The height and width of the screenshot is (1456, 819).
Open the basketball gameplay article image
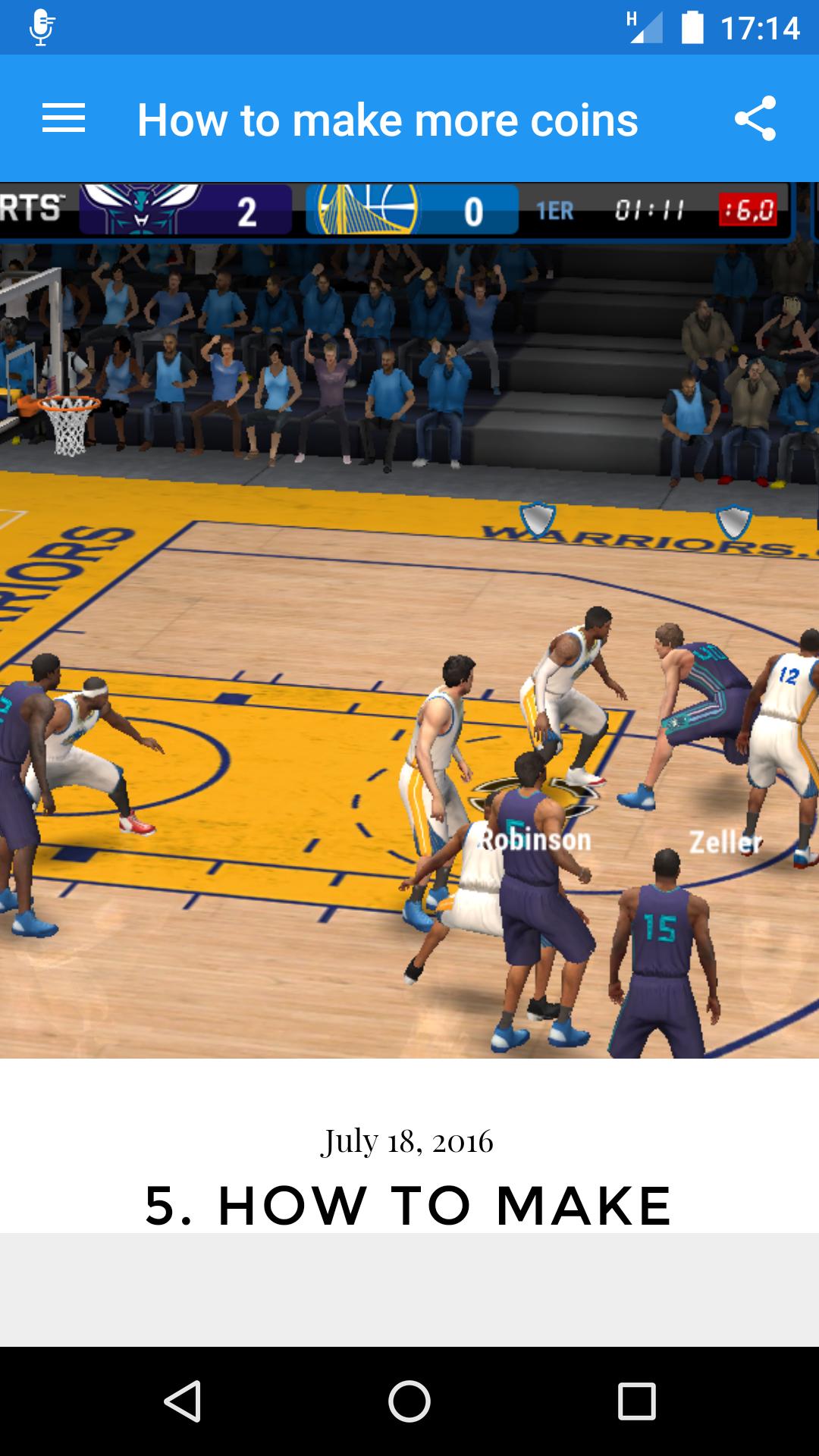409,620
